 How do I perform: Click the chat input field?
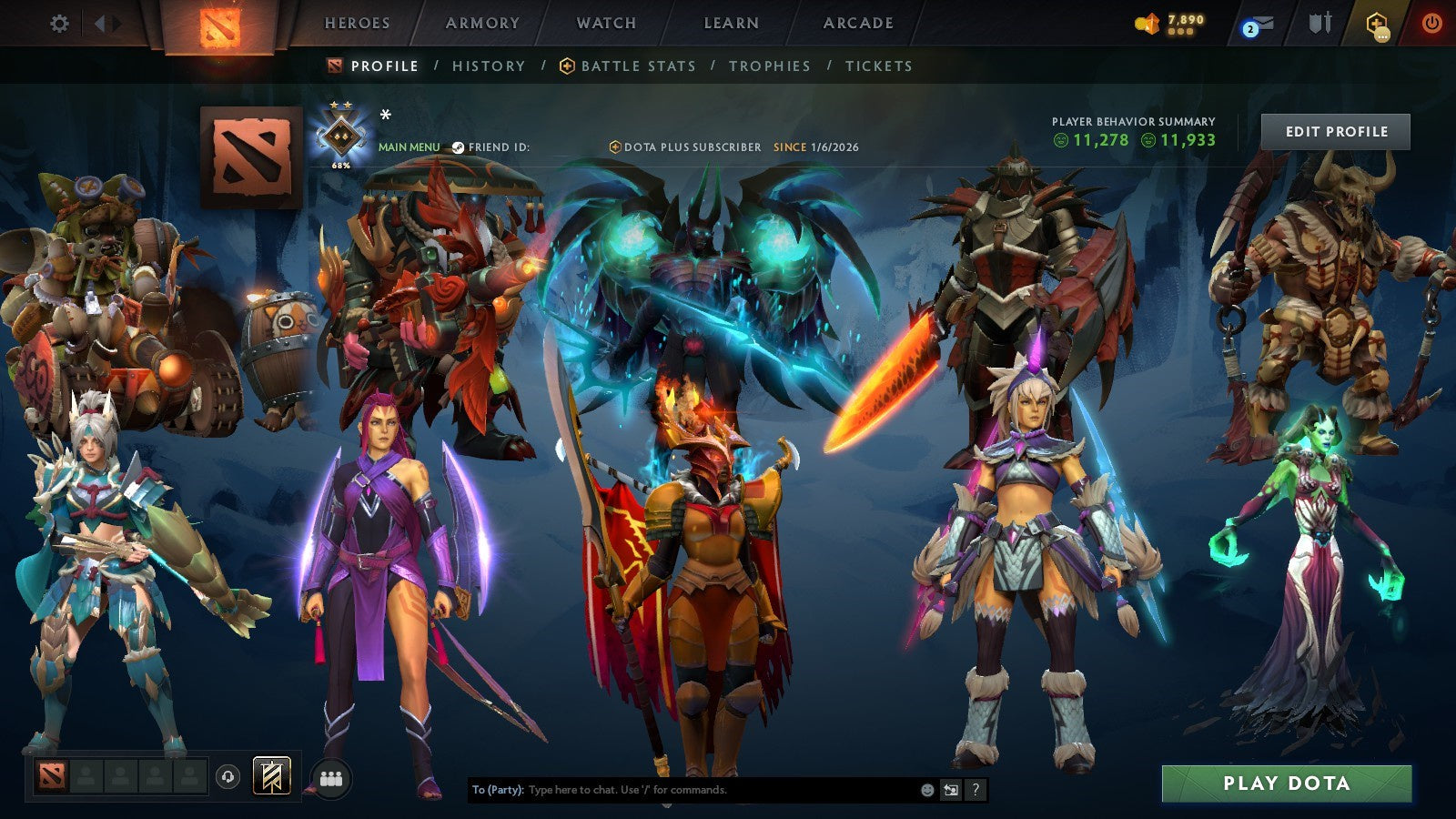682,790
